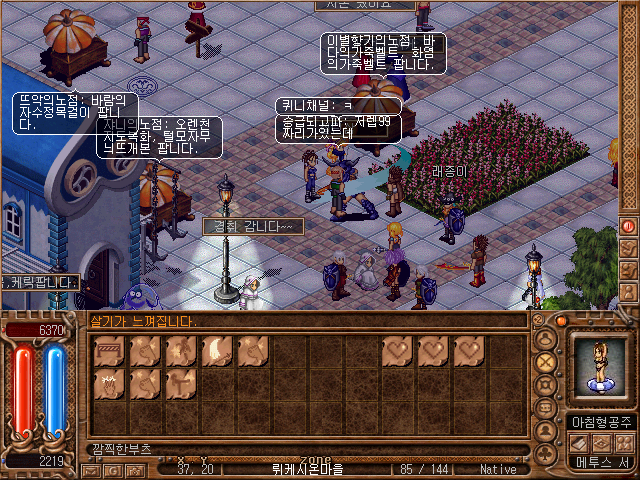
Task: Click the topmost round face button
Action: click(546, 338)
